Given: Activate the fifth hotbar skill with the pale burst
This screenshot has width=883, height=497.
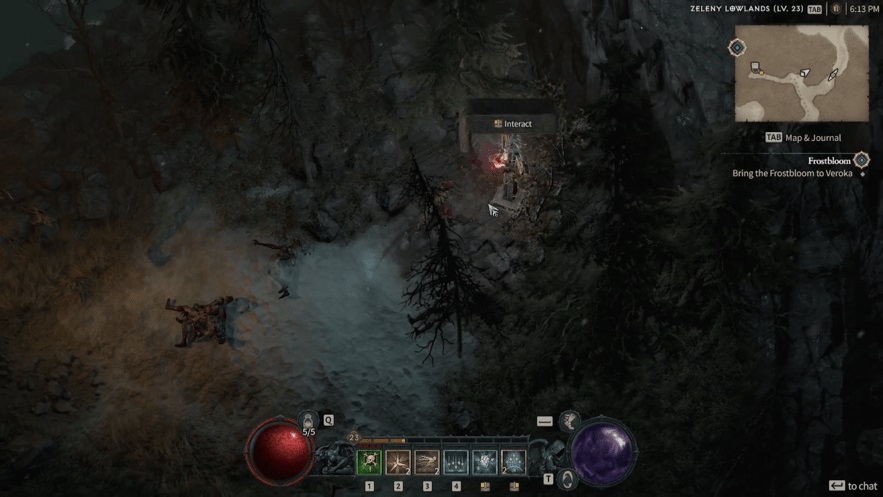Looking at the screenshot, I should coord(485,462).
